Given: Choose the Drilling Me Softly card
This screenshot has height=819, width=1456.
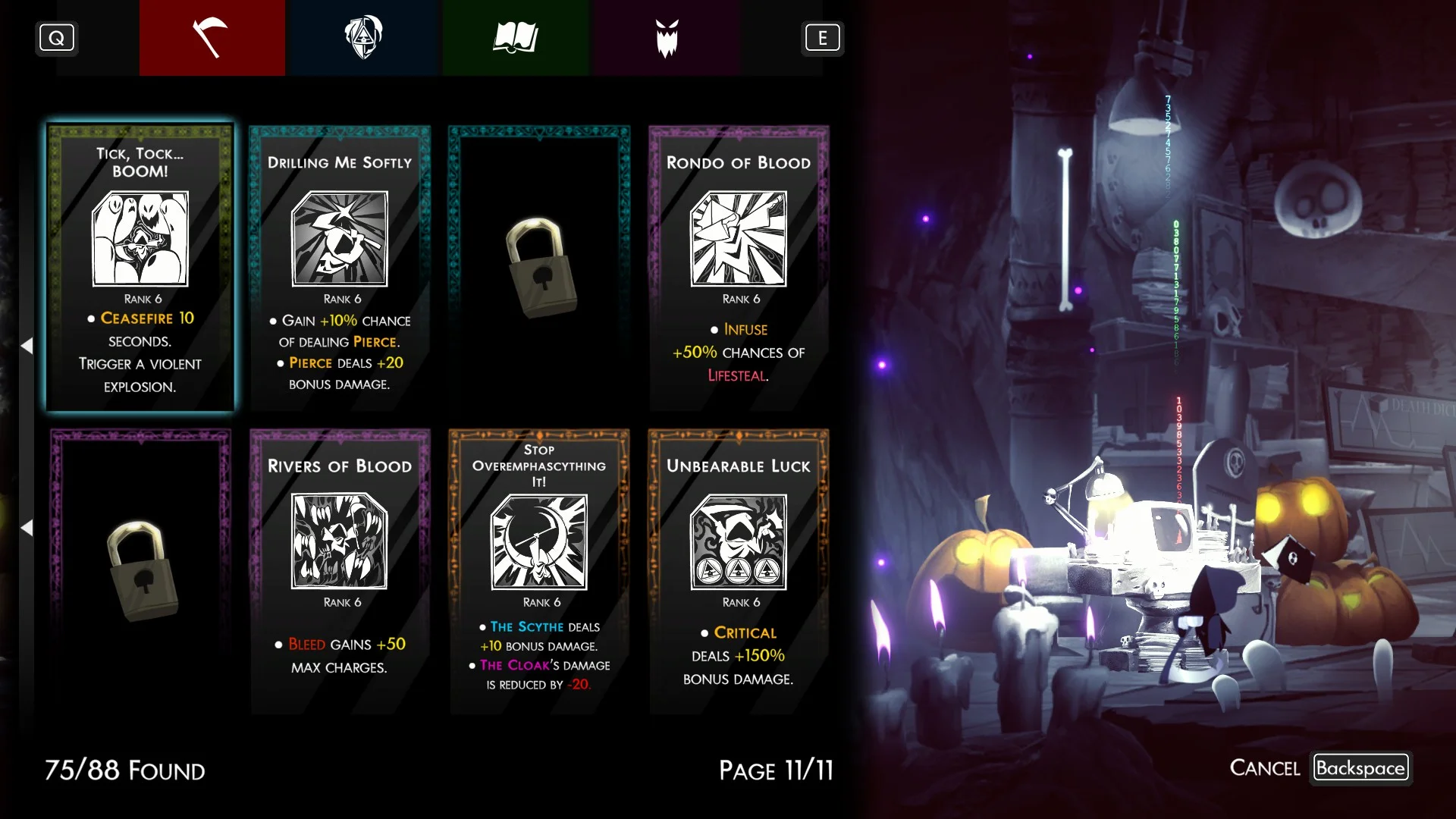Looking at the screenshot, I should [340, 267].
